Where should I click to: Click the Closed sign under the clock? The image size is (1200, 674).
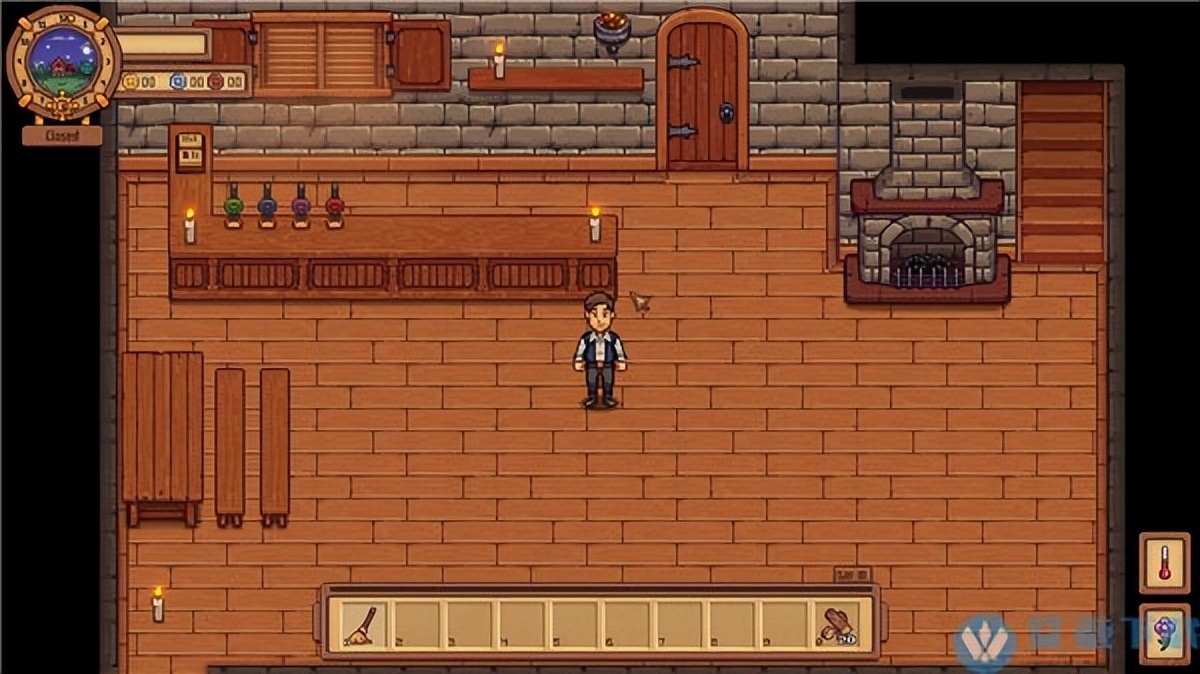(62, 135)
